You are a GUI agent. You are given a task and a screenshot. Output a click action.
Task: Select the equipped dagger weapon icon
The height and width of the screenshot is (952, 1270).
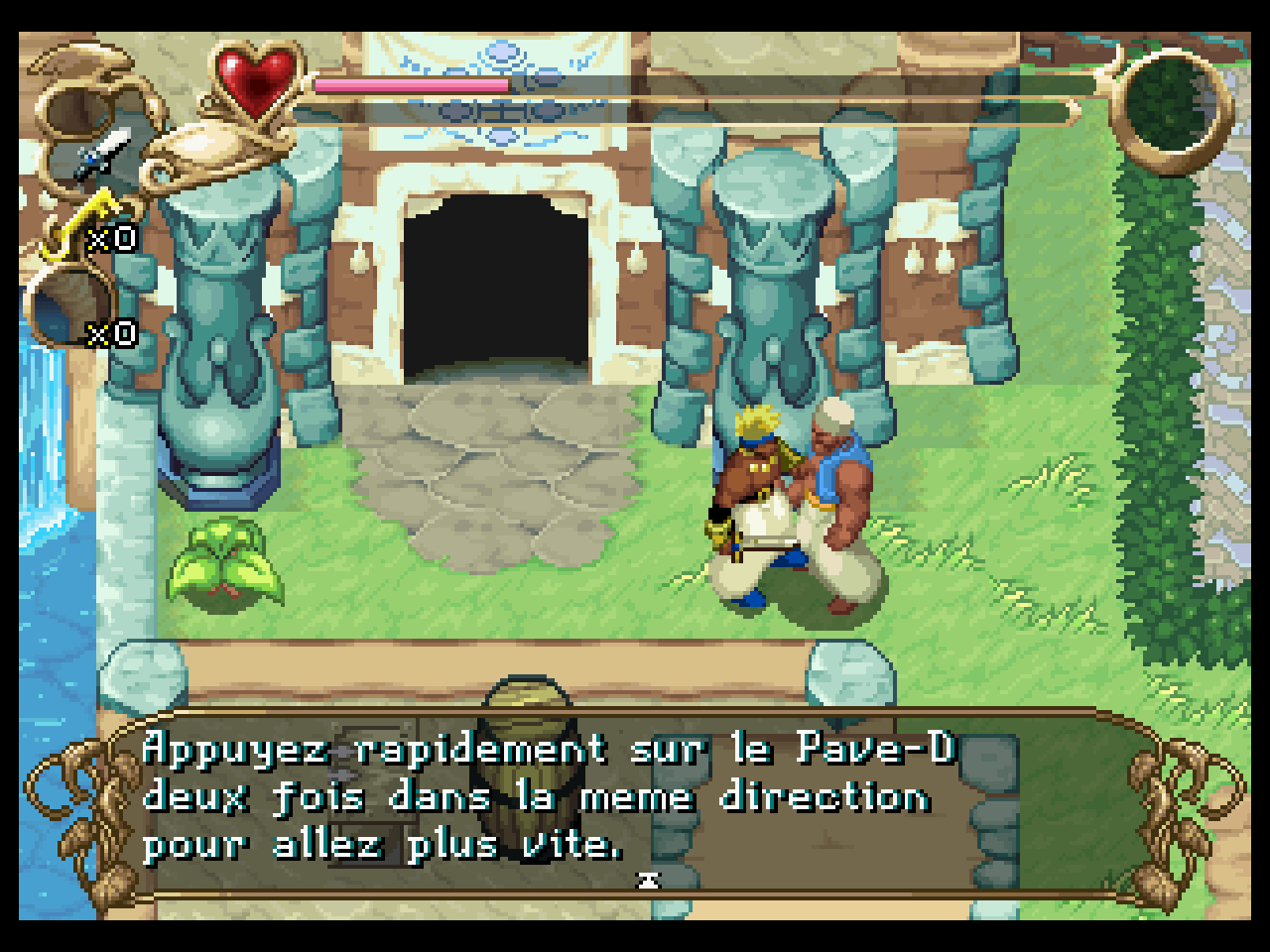103,154
